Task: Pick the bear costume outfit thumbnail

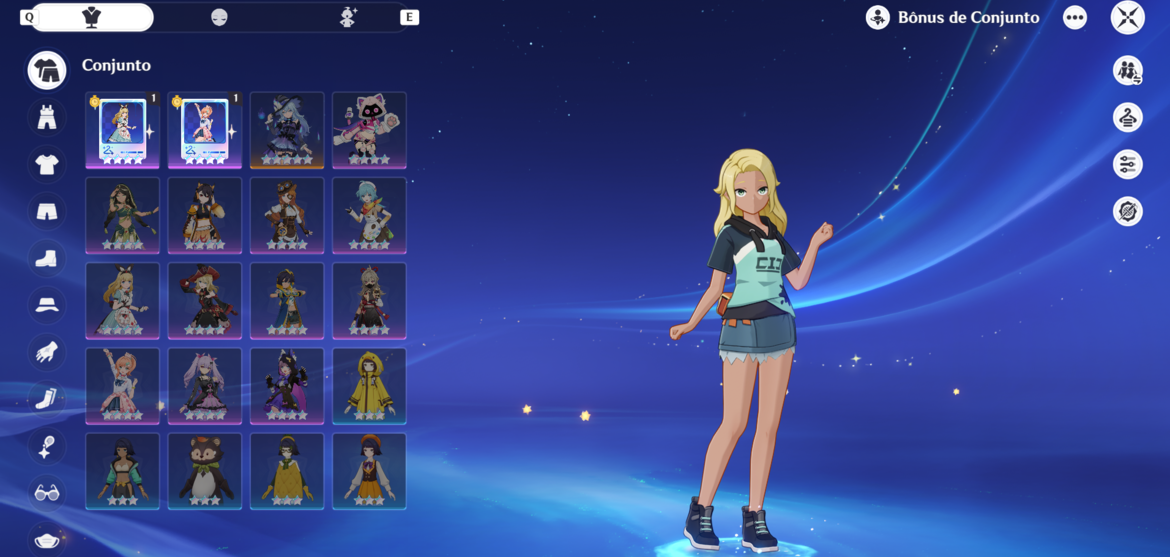Action: pyautogui.click(x=205, y=471)
